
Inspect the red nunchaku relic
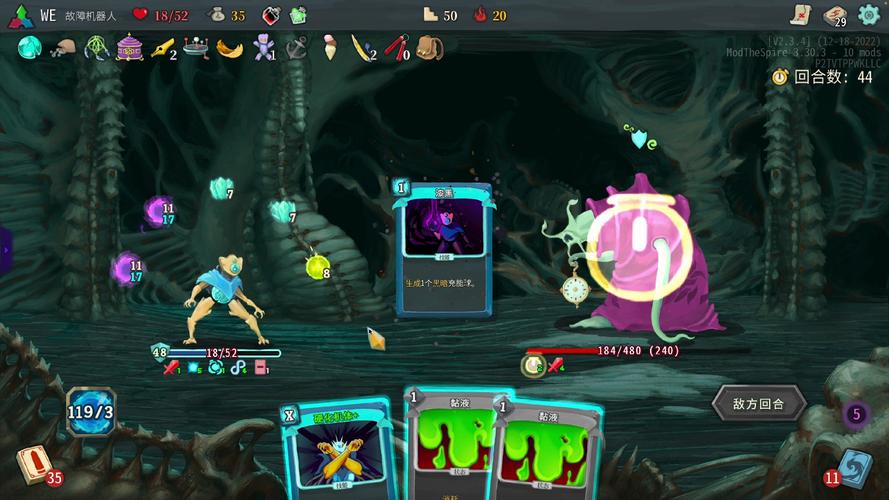pyautogui.click(x=396, y=47)
